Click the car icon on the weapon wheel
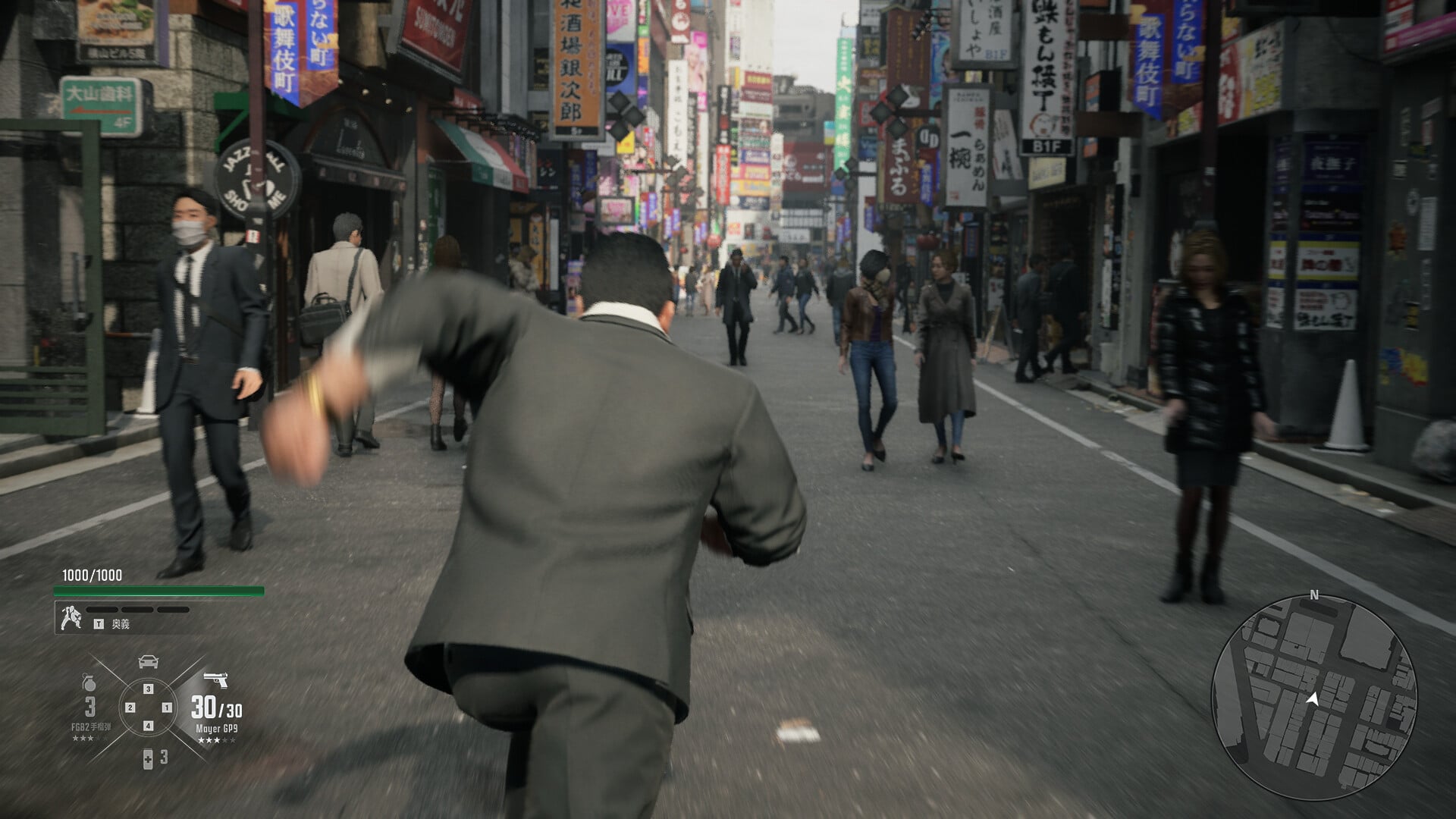The image size is (1456, 819). click(148, 661)
